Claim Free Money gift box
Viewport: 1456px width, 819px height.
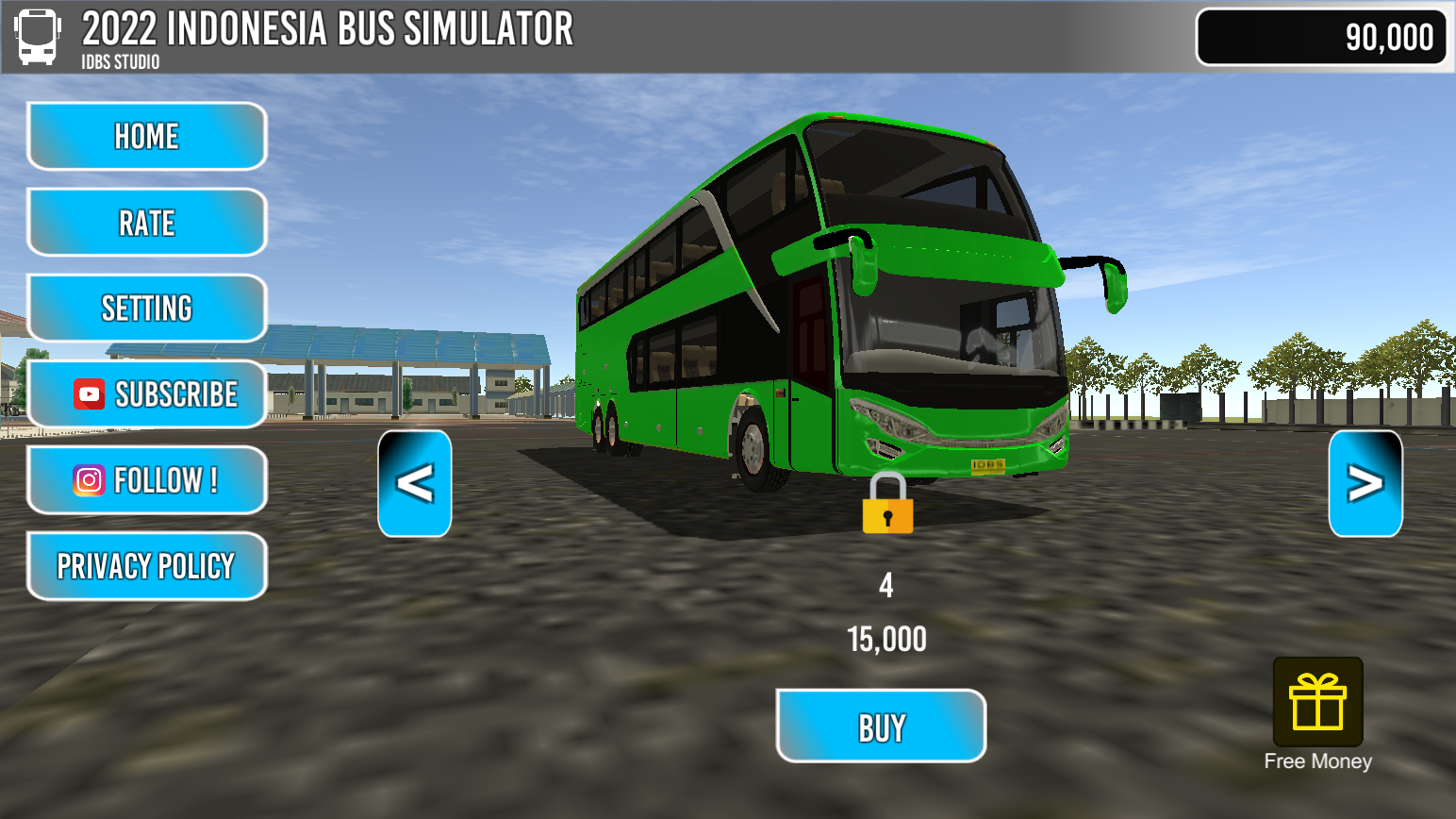[x=1317, y=703]
